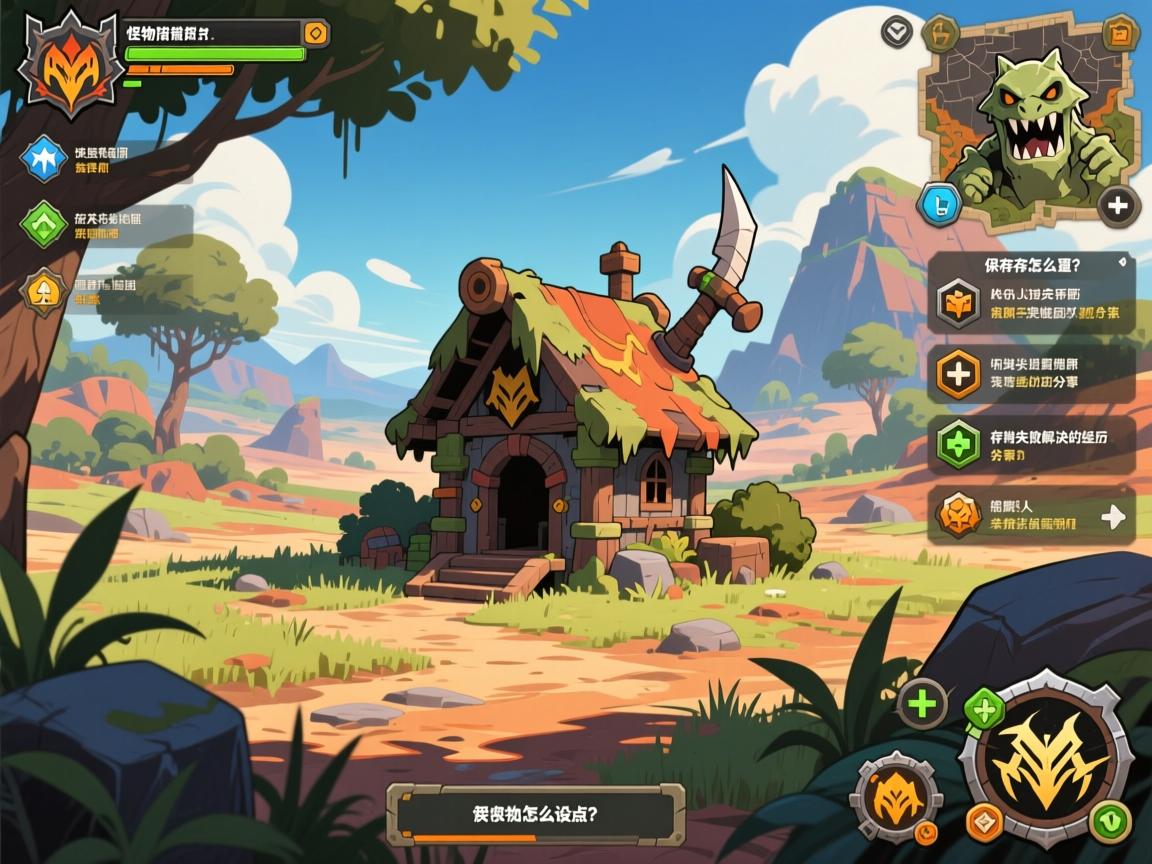
Task: Choose the orange plus hexagon list entry
Action: pyautogui.click(x=958, y=374)
